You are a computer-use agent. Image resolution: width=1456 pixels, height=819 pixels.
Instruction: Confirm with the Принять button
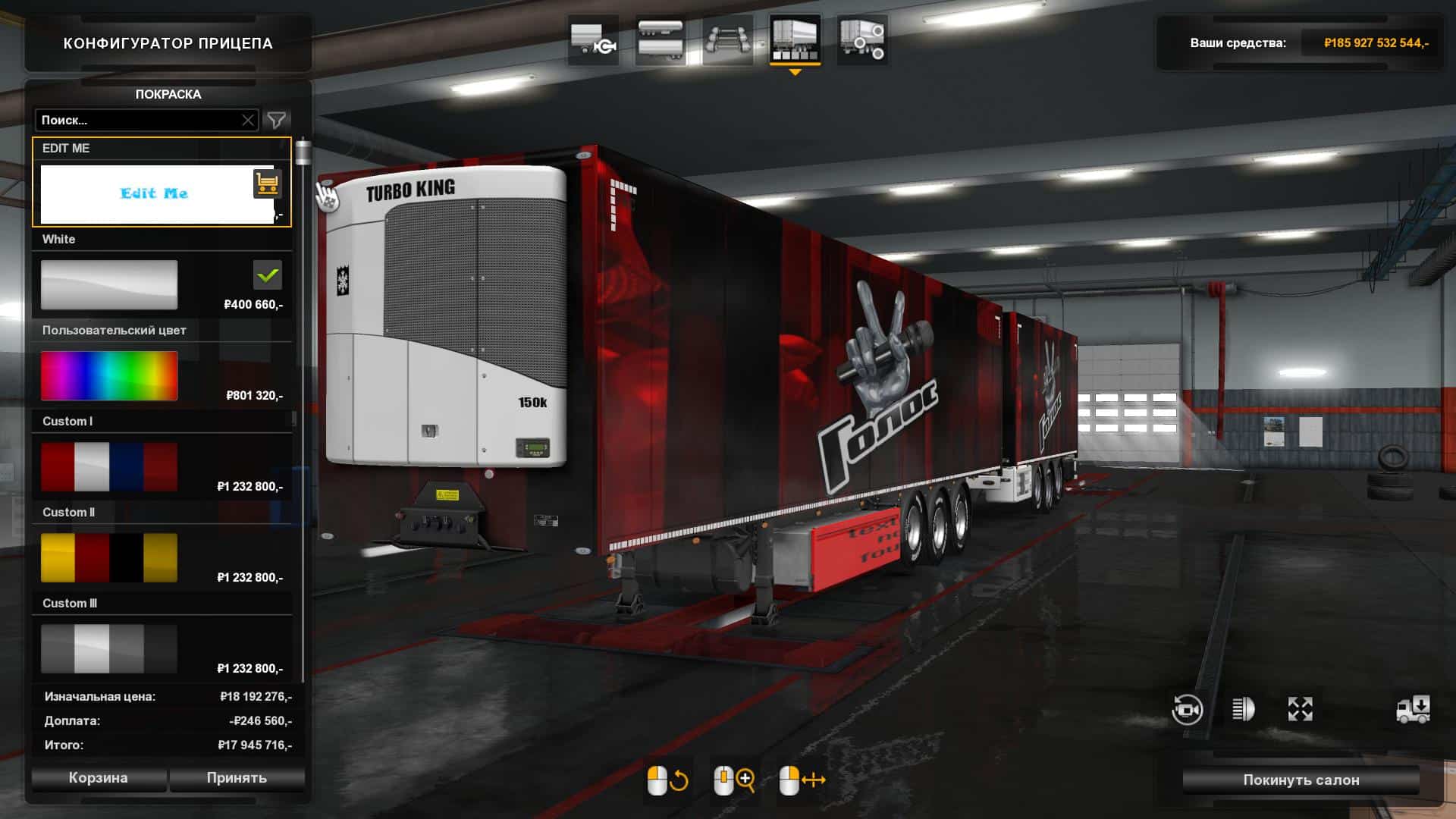[237, 778]
